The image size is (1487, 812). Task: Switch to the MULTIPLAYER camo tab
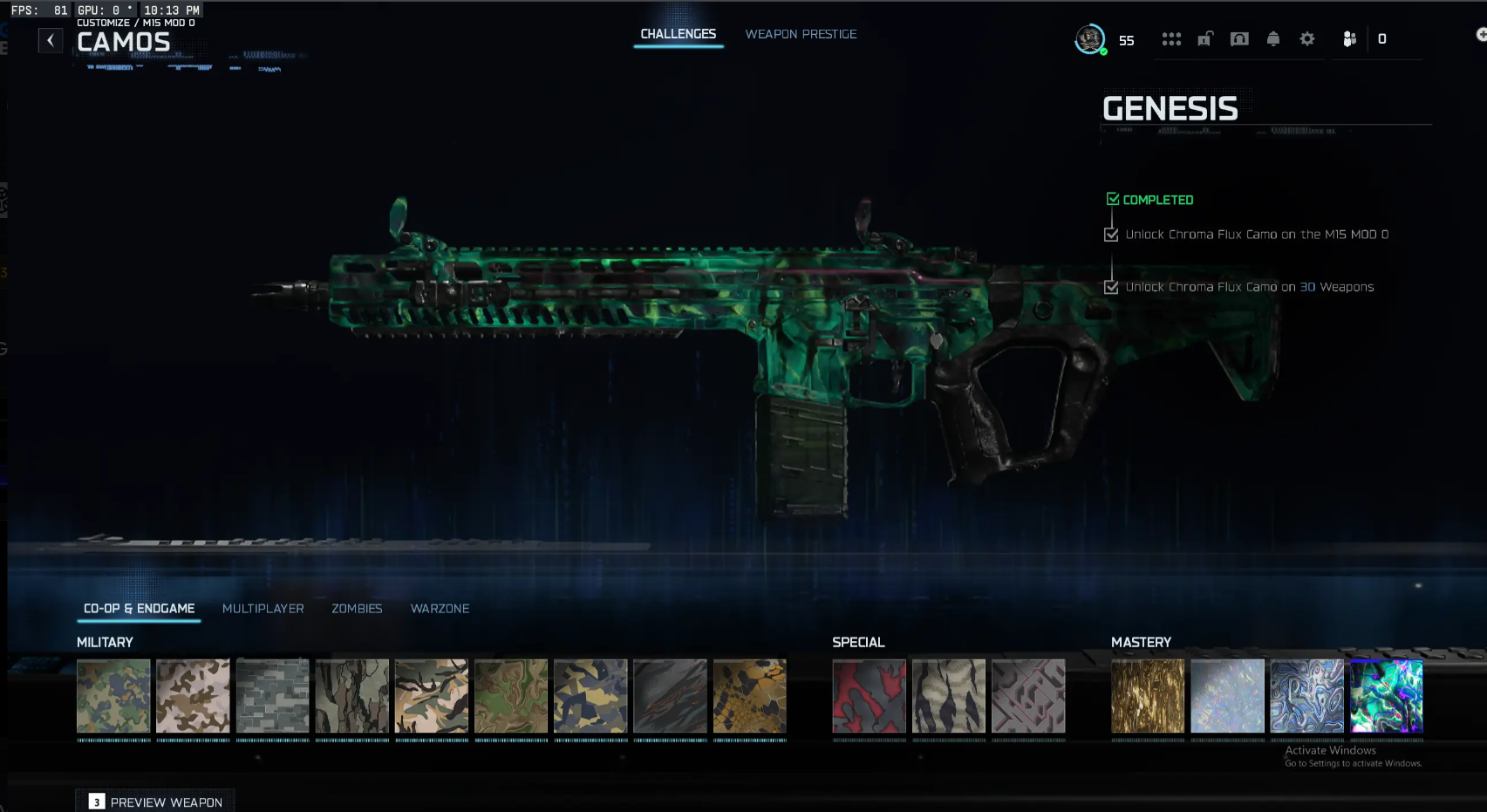click(x=263, y=608)
